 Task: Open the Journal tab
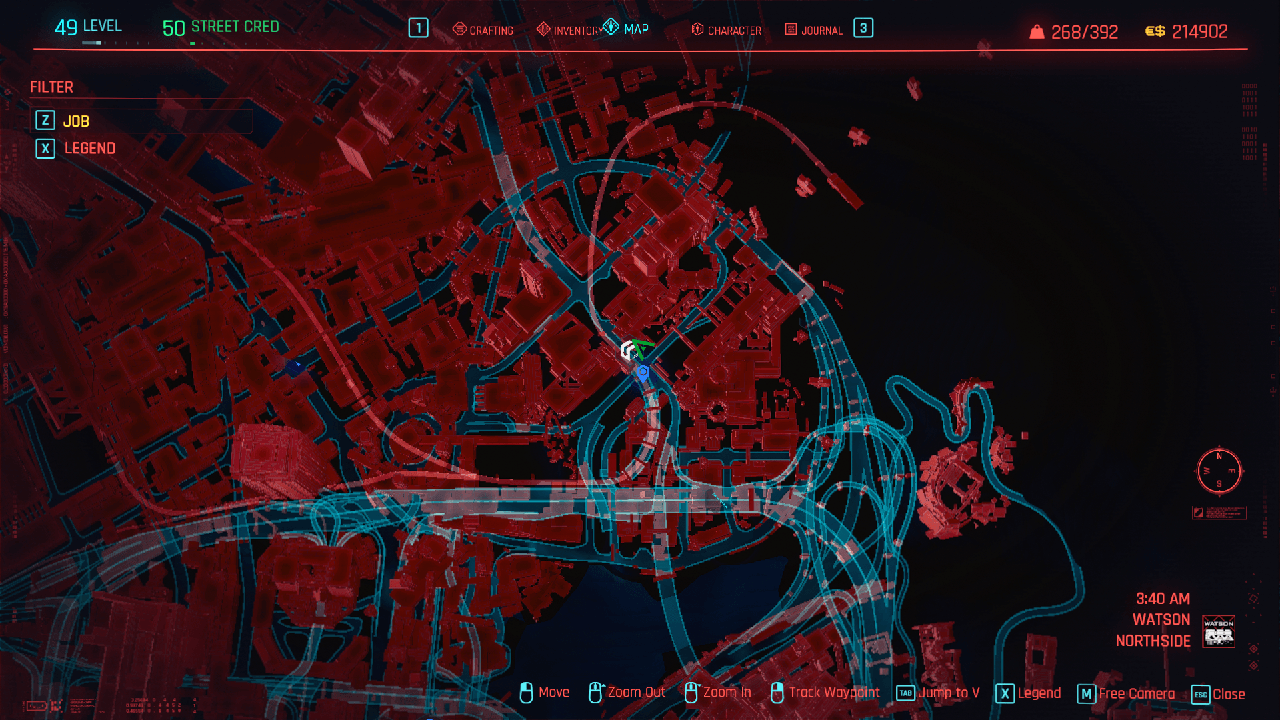pos(814,30)
